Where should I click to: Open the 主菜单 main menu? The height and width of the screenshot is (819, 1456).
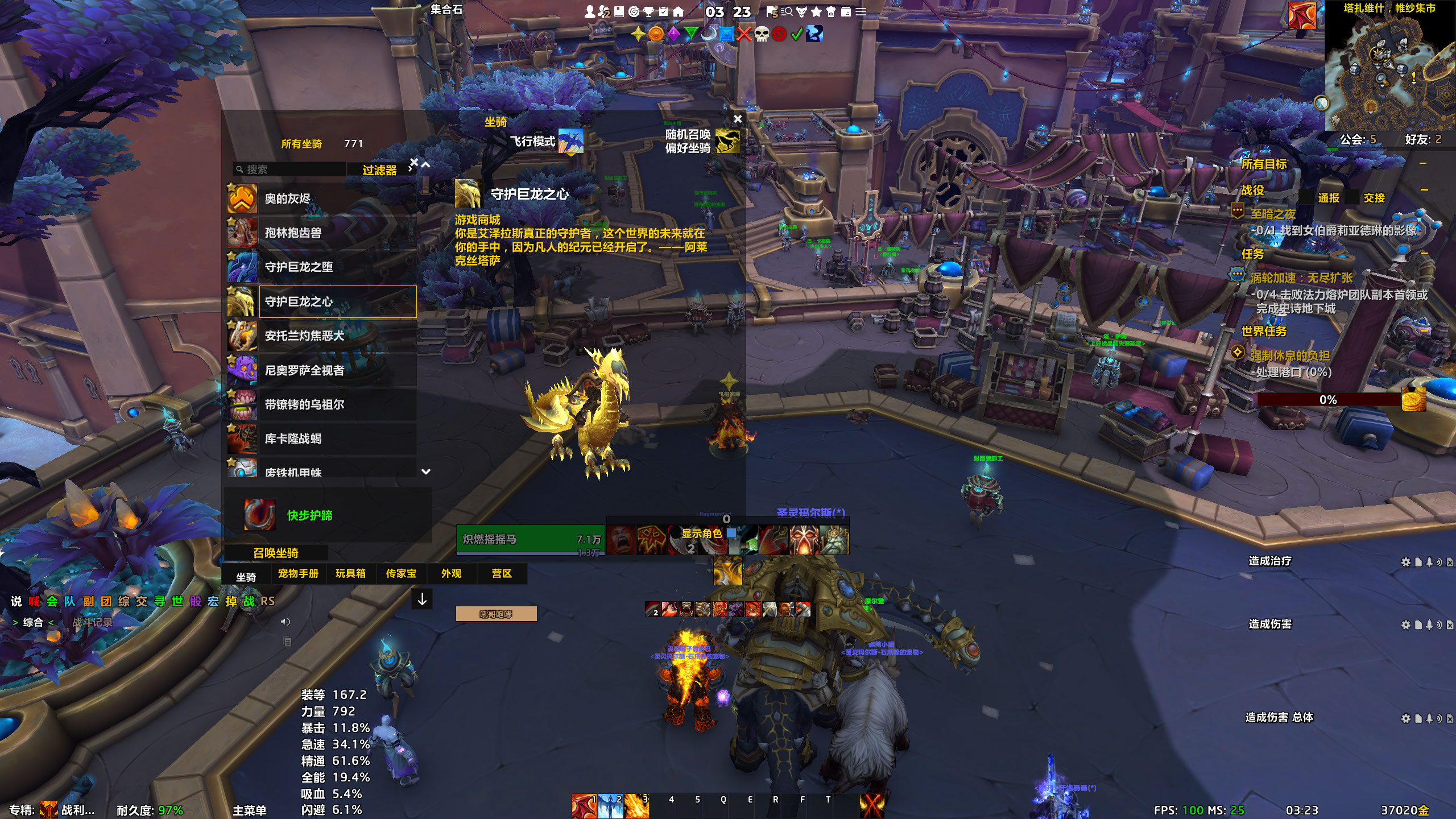(249, 810)
